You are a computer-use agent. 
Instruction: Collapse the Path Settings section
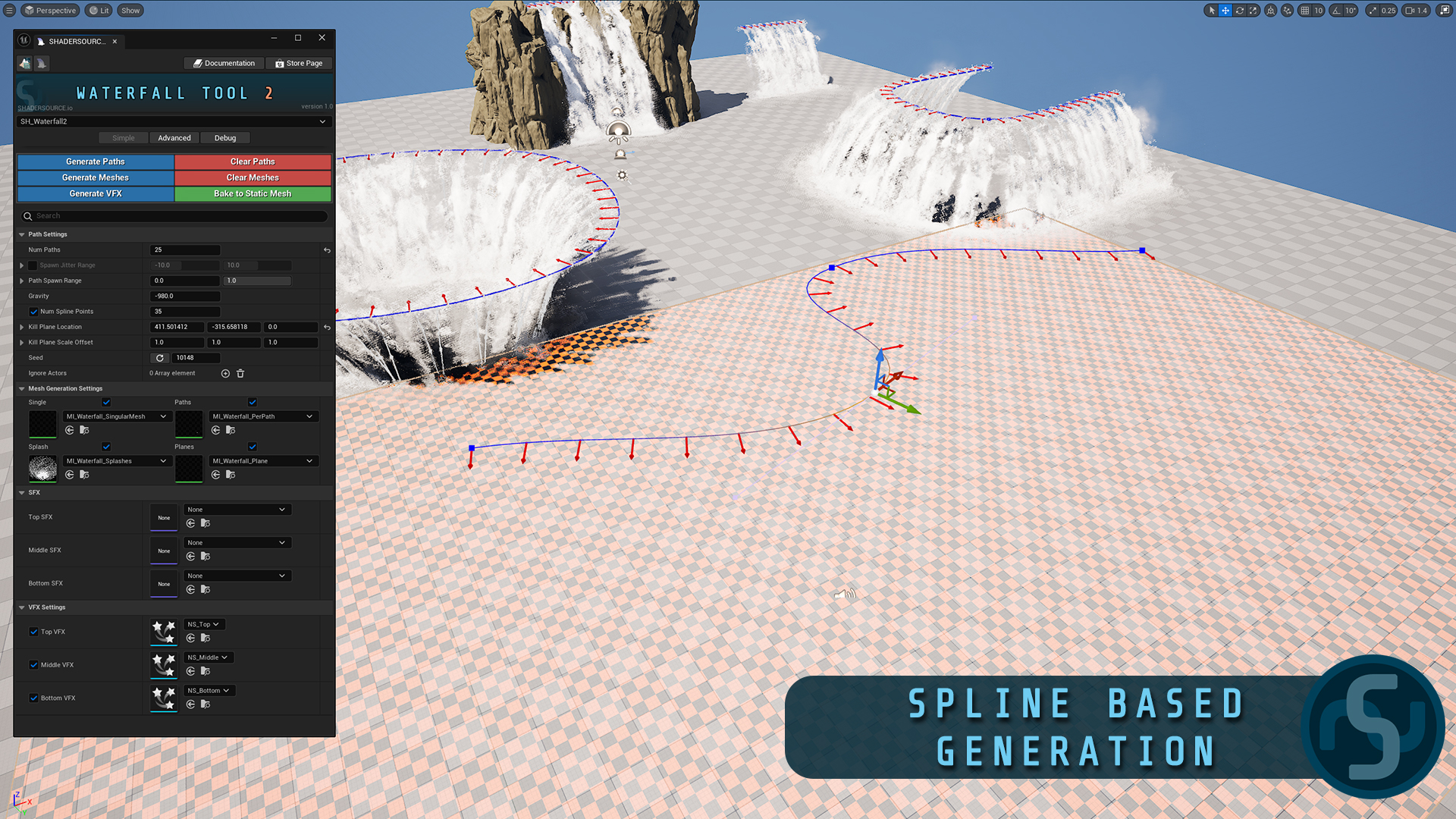pyautogui.click(x=21, y=234)
